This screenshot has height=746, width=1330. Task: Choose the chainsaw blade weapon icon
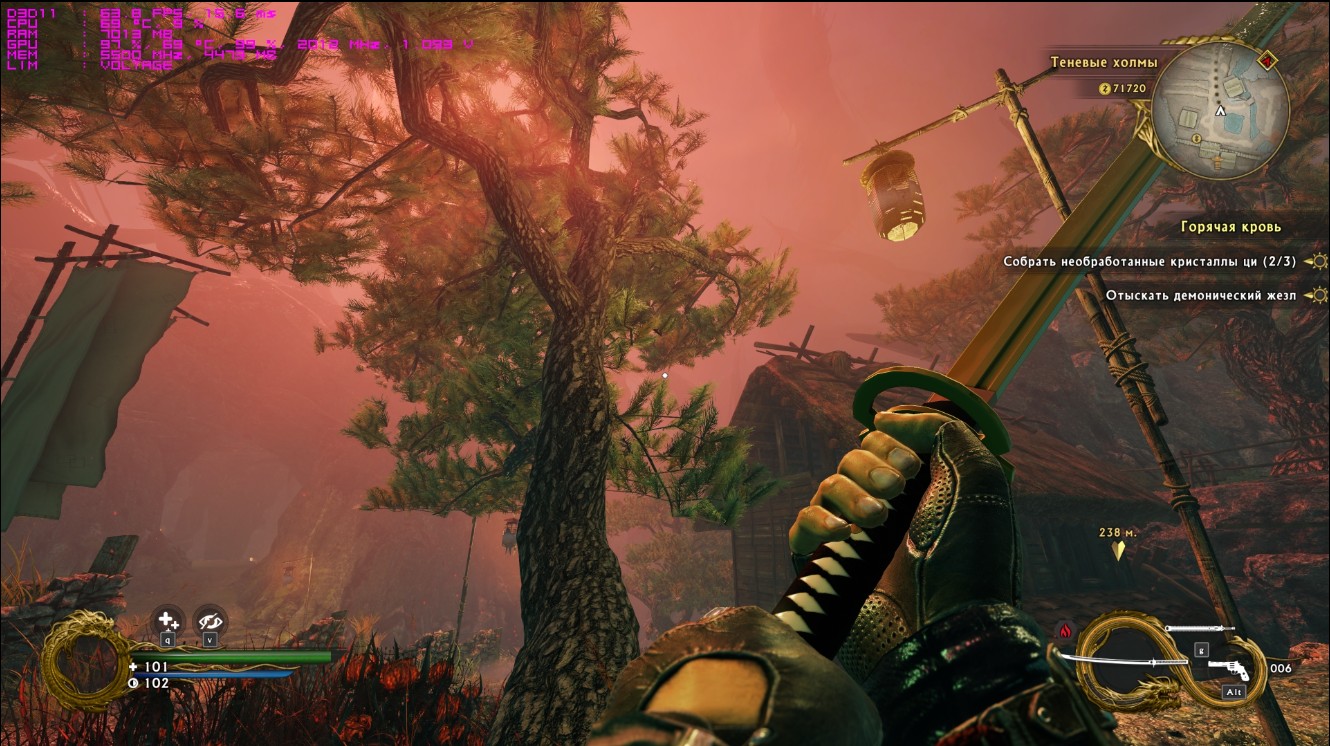1199,629
